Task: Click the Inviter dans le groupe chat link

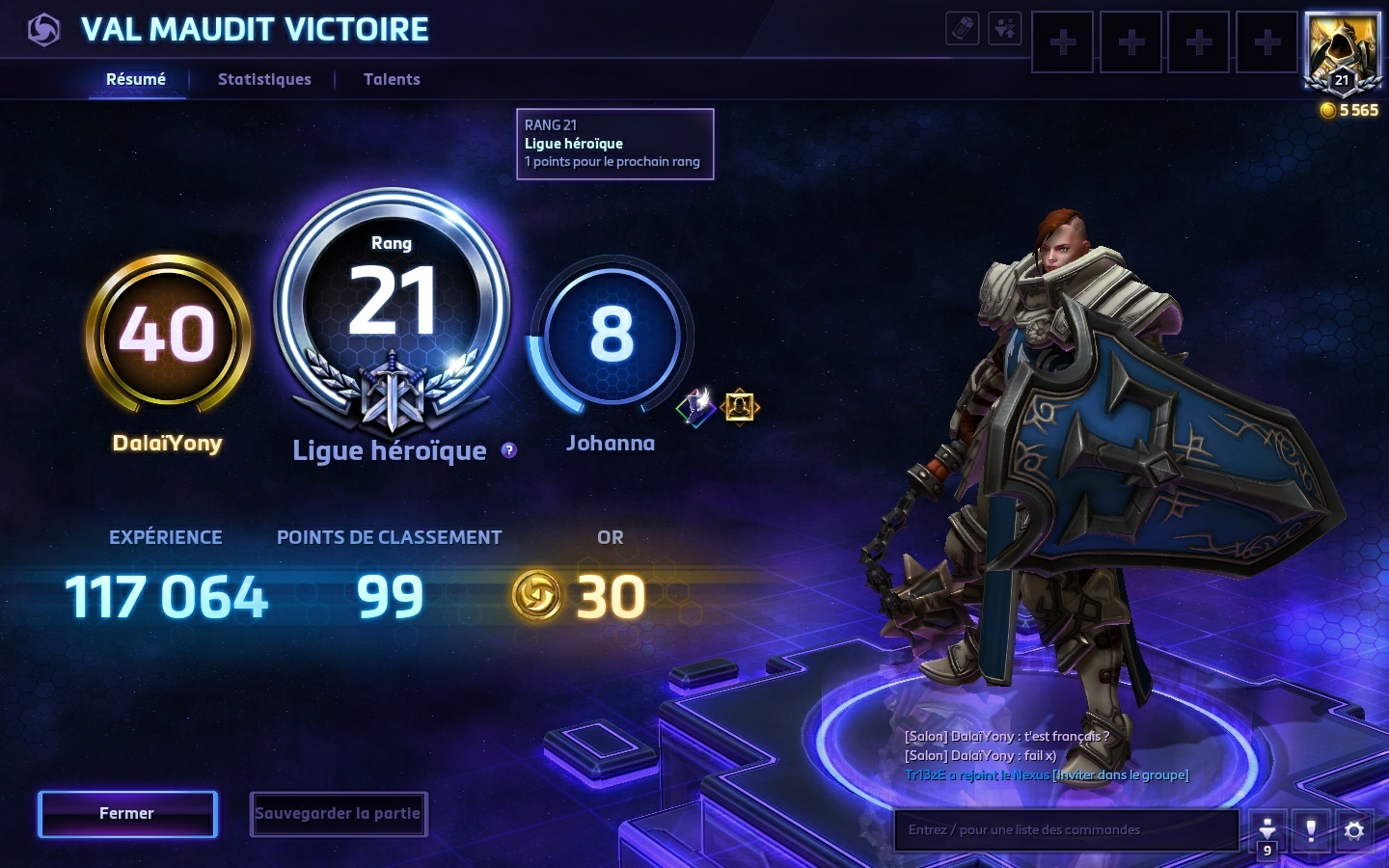Action: click(1121, 774)
